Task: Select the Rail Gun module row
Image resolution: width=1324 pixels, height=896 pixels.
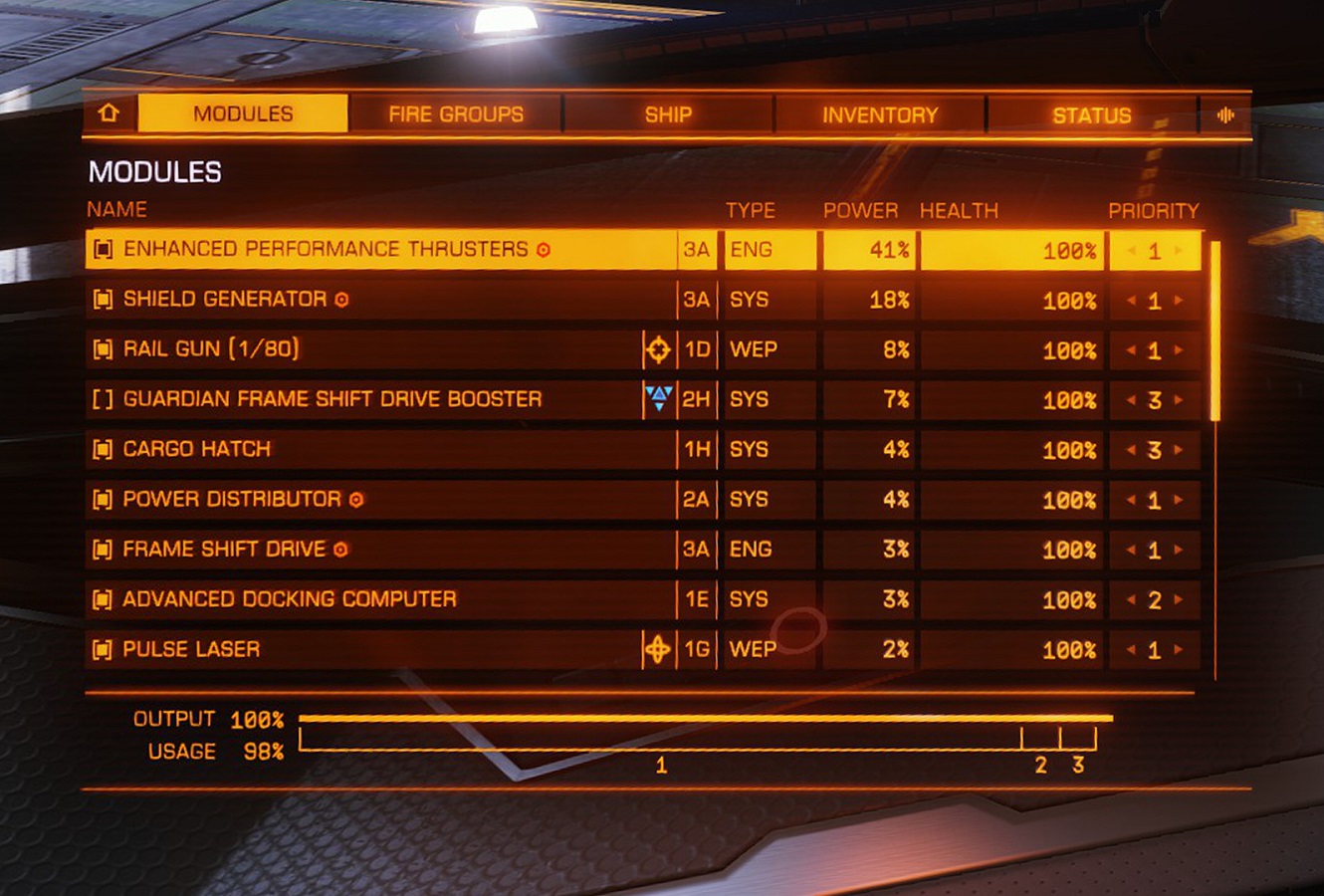Action: [211, 348]
